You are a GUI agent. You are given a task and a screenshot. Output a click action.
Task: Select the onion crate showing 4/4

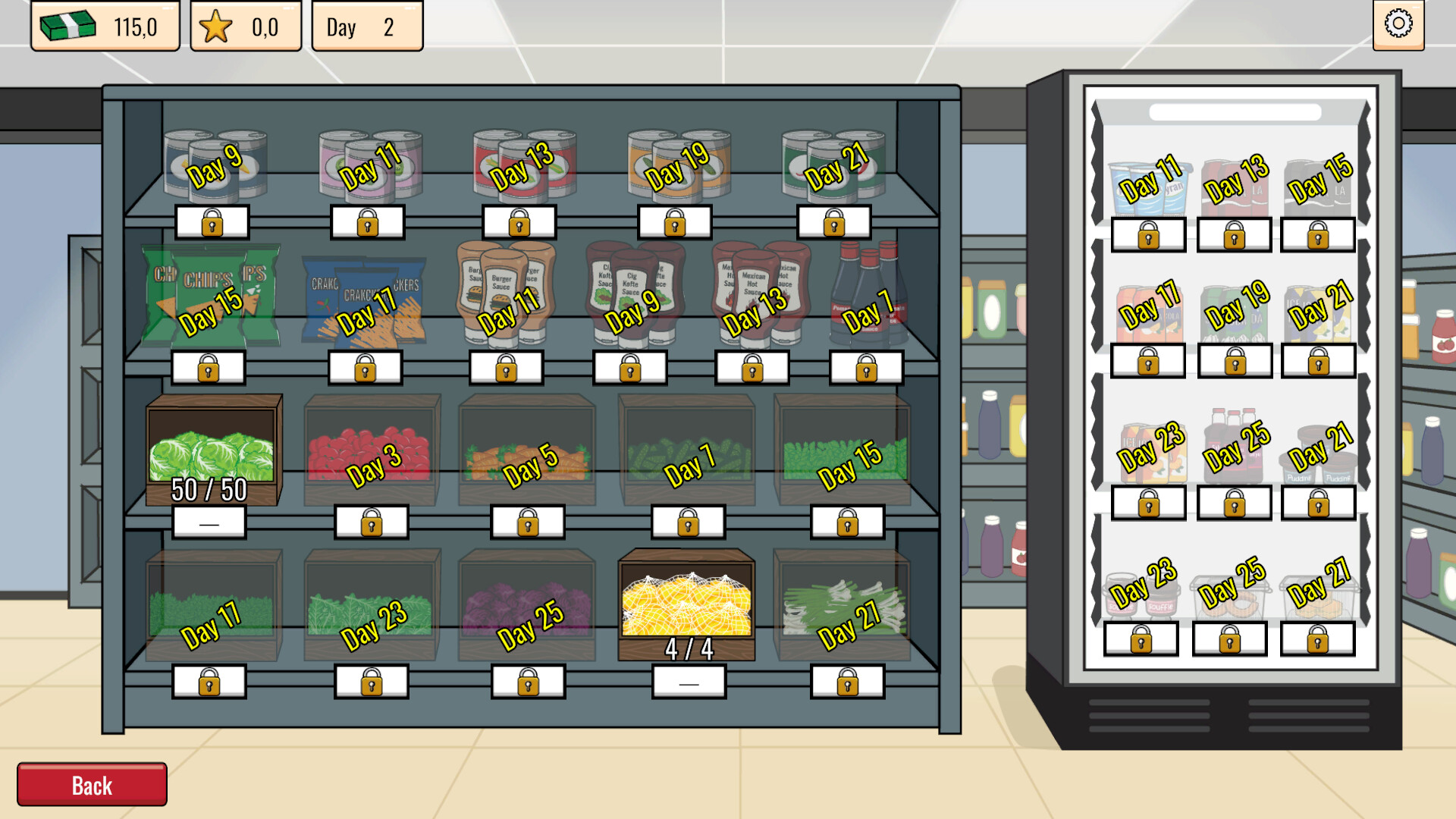click(x=686, y=603)
